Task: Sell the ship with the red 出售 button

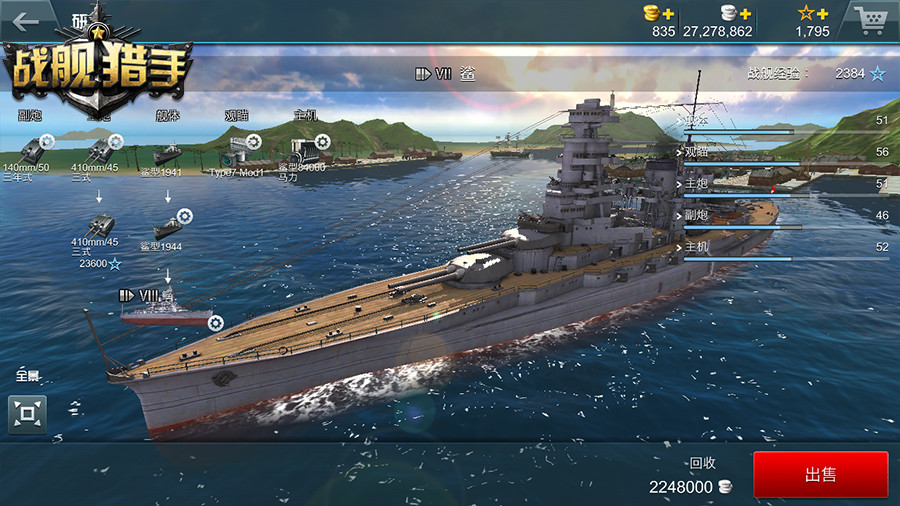Action: (x=820, y=475)
